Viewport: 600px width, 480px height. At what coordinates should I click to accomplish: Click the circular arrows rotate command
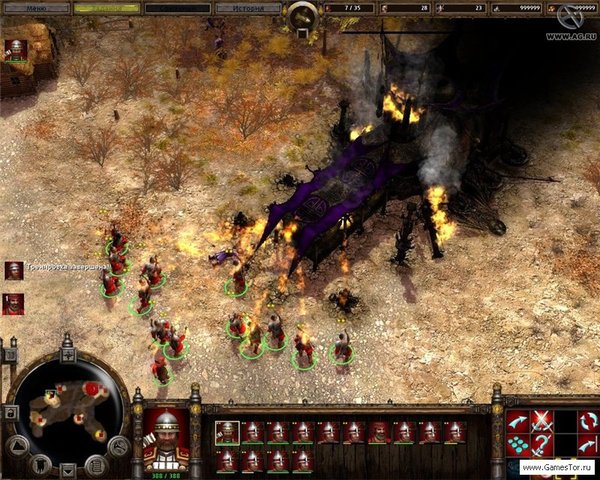tap(589, 420)
